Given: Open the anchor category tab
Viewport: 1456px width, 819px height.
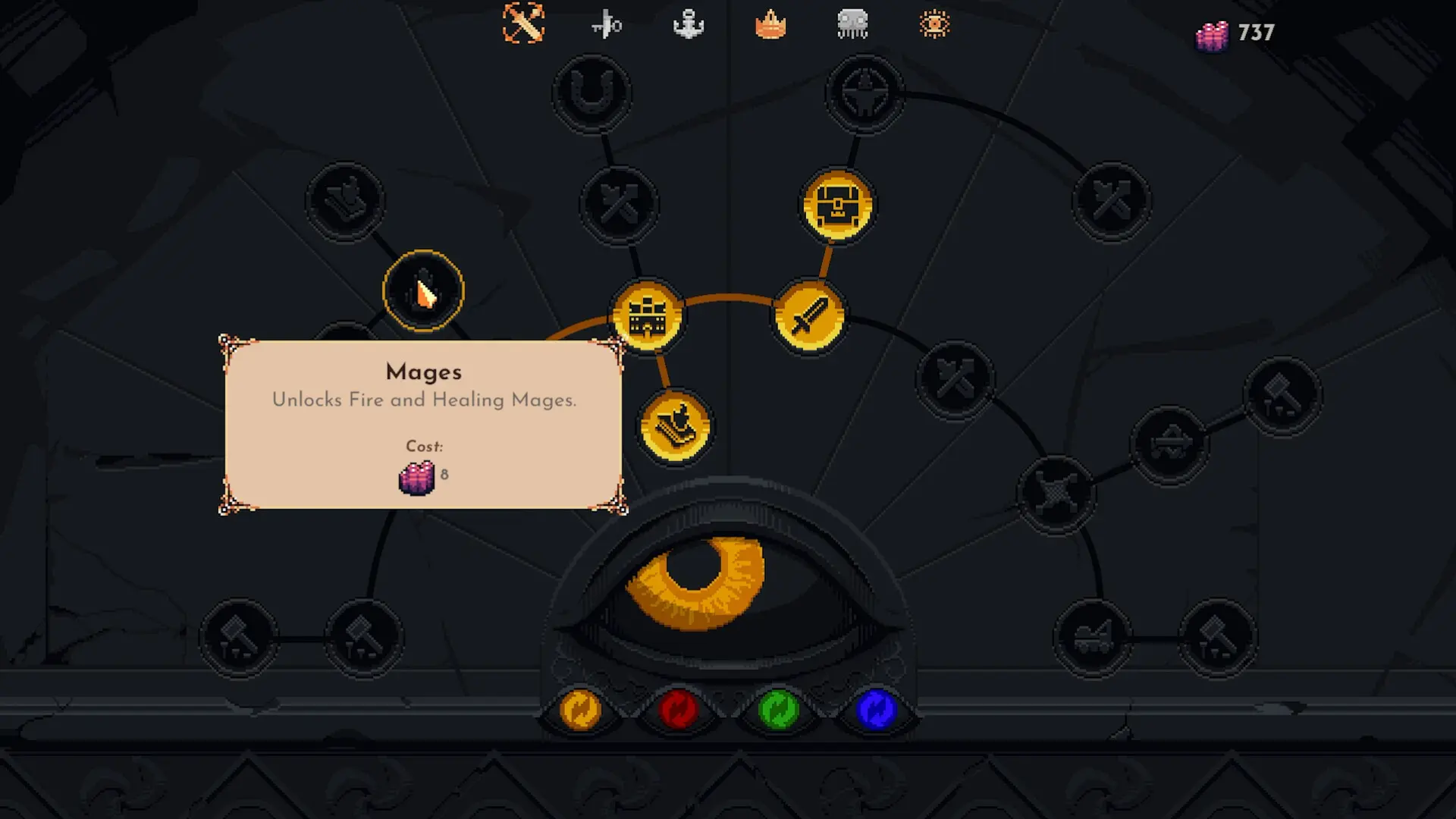Looking at the screenshot, I should tap(689, 25).
